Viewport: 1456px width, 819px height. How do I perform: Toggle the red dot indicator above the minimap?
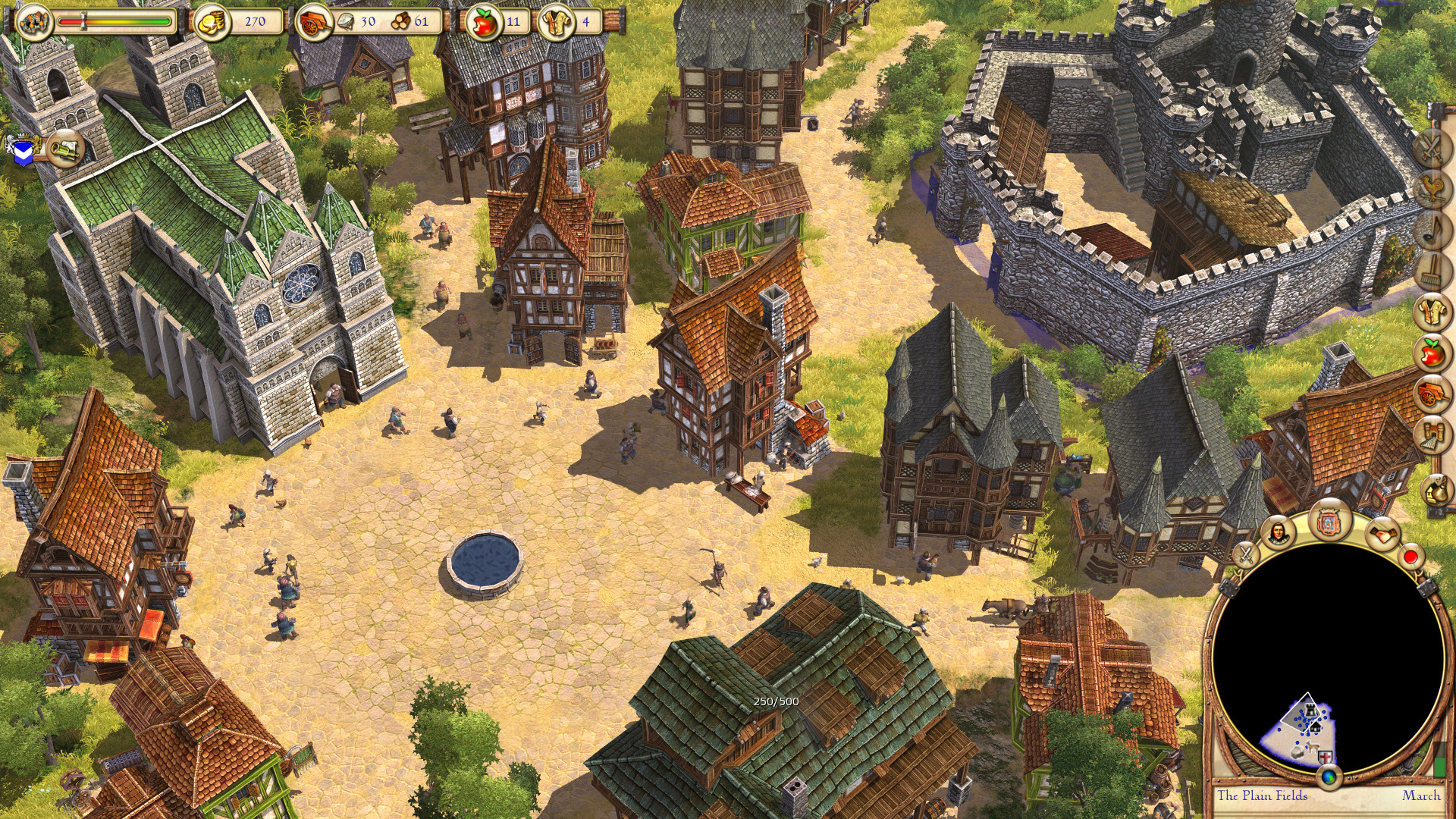point(1410,557)
